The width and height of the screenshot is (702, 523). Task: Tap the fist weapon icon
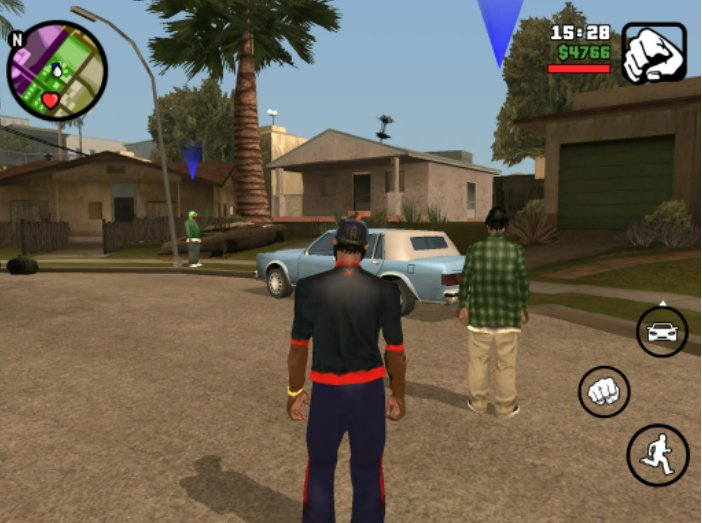pos(653,52)
